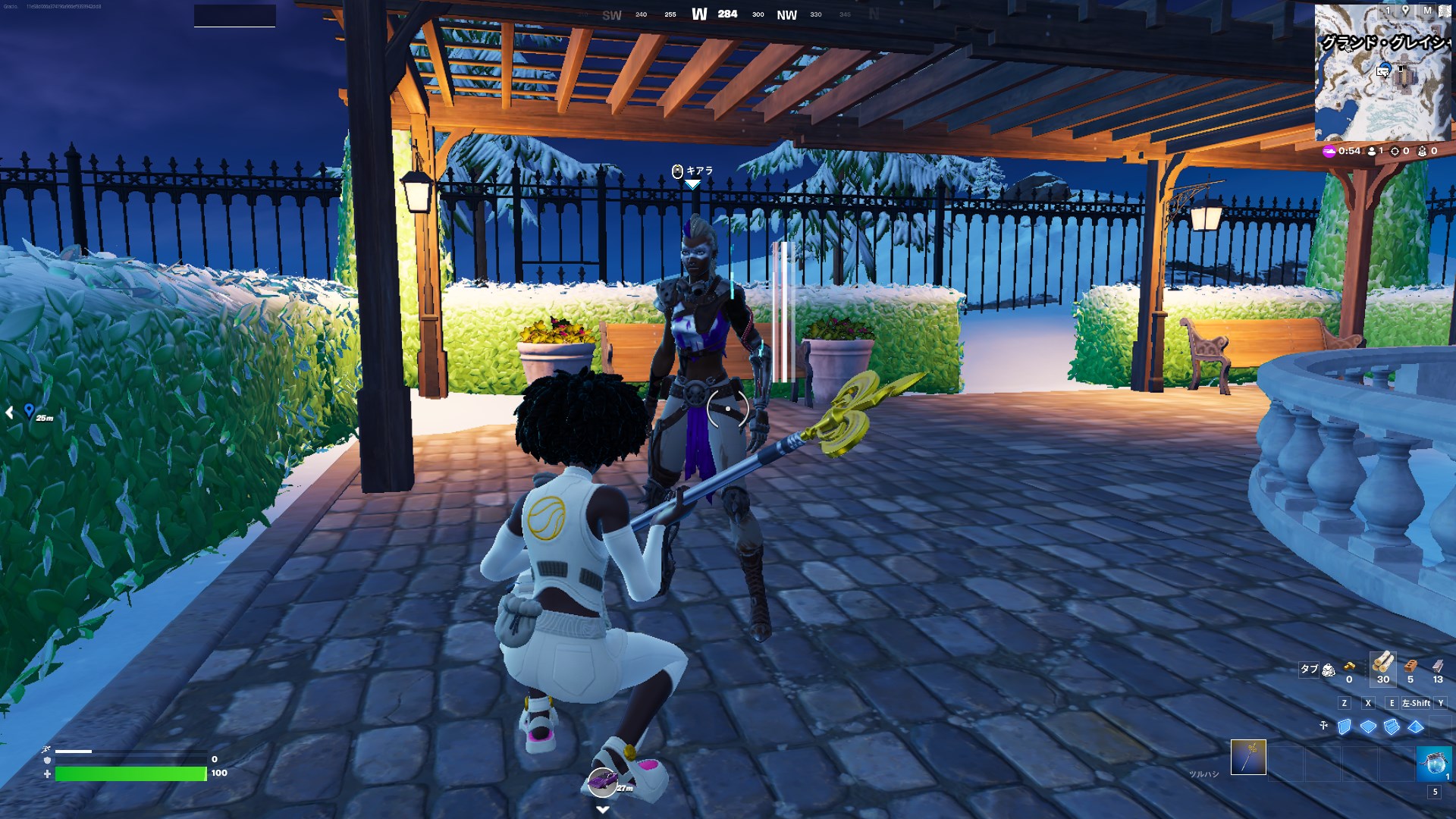The height and width of the screenshot is (819, 1456).
Task: Click the gold bars currency icon
Action: point(1349,667)
